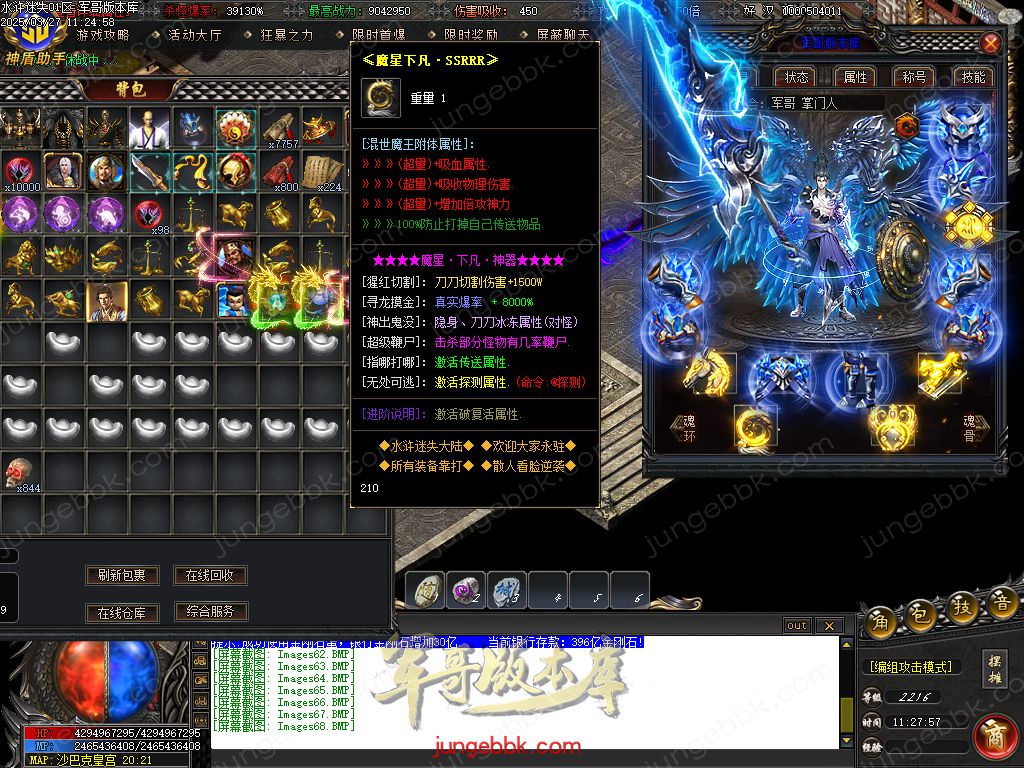Open the 在线仓库 online warehouse
This screenshot has height=768, width=1024.
coord(122,612)
